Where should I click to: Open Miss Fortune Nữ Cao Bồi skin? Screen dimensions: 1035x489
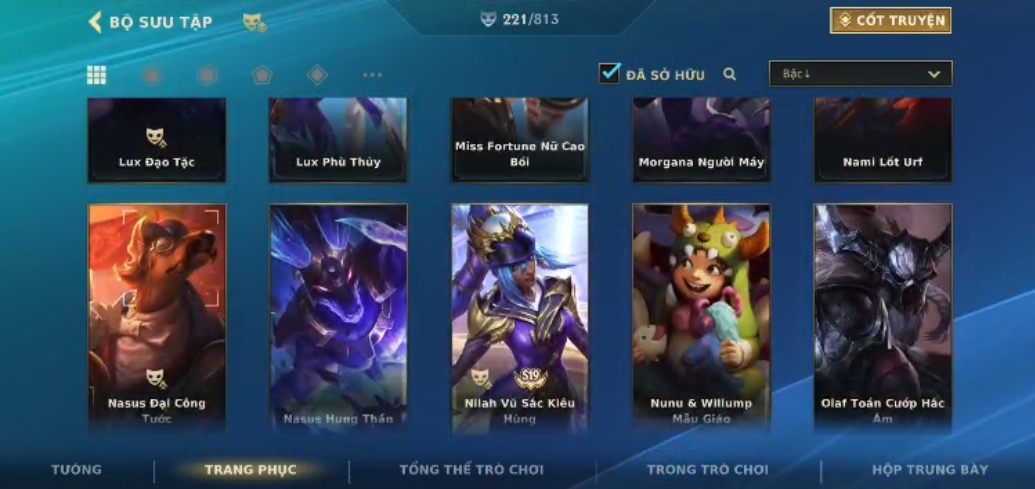520,140
